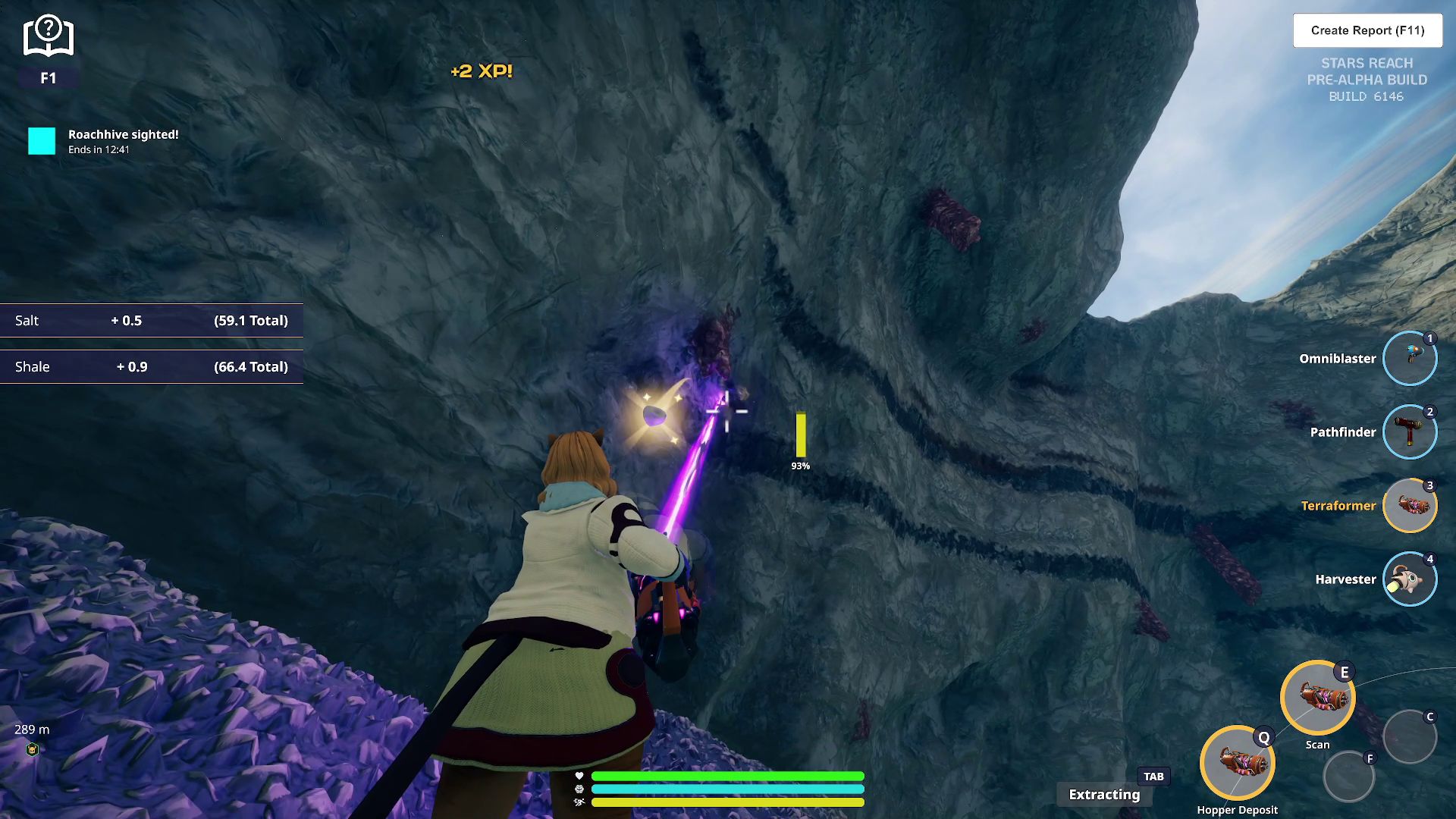Open the help guide book icon
The width and height of the screenshot is (1456, 819).
pos(48,36)
